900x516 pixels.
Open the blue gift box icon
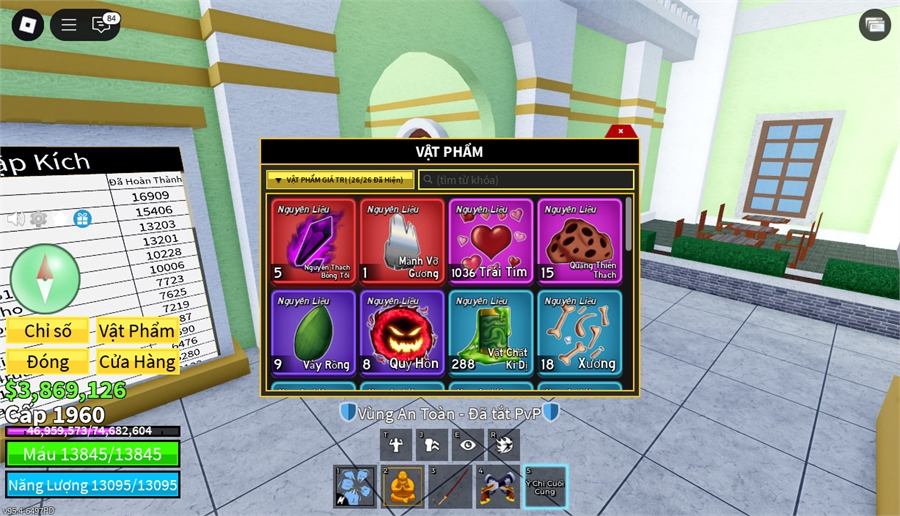click(82, 219)
